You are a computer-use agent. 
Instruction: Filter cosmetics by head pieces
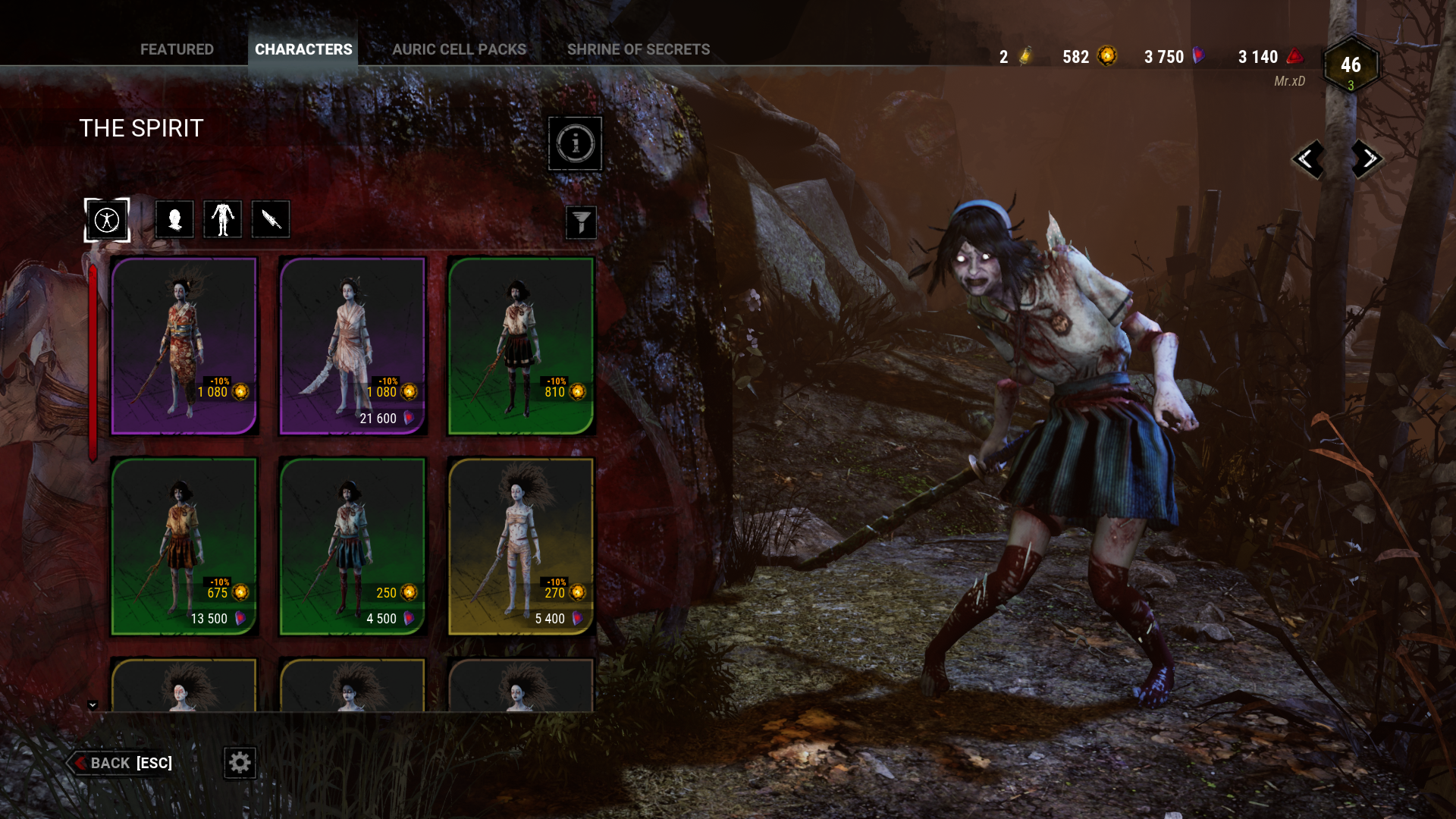click(174, 220)
